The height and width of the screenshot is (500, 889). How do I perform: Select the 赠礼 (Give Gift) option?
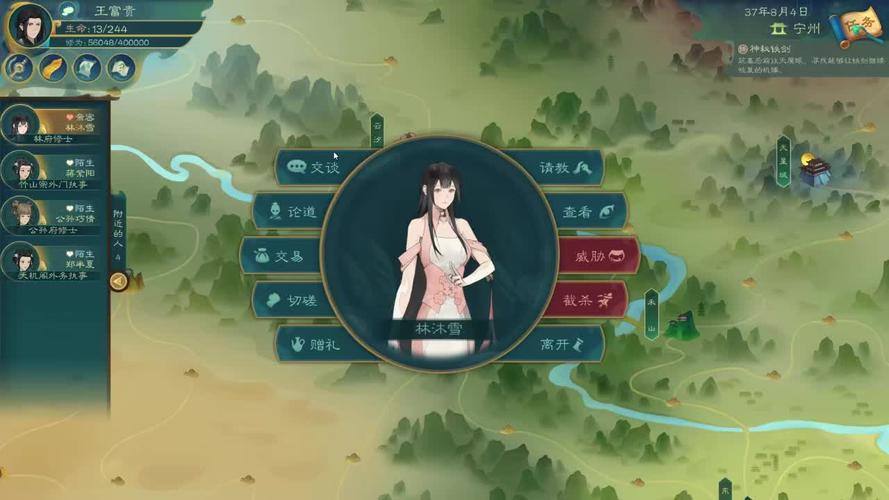(x=312, y=344)
